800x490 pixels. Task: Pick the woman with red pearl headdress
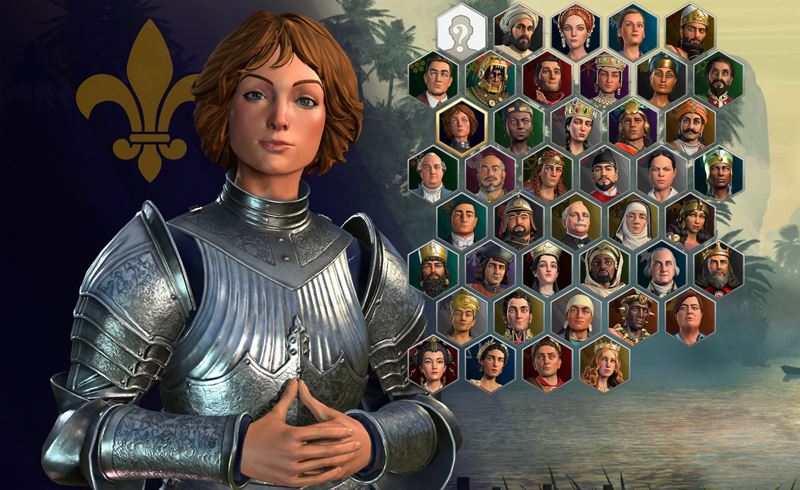point(576,30)
